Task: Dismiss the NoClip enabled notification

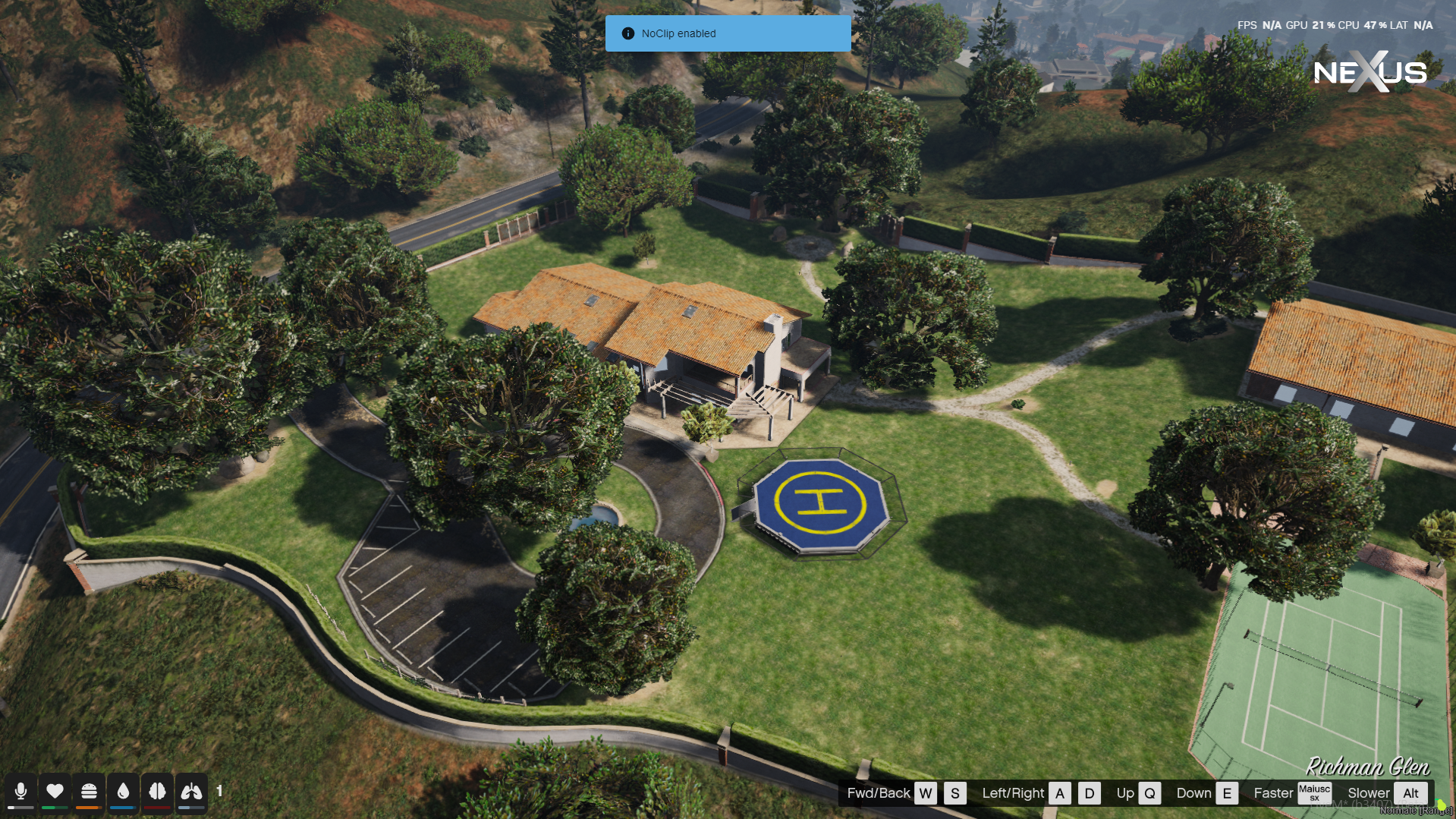Action: coord(728,33)
